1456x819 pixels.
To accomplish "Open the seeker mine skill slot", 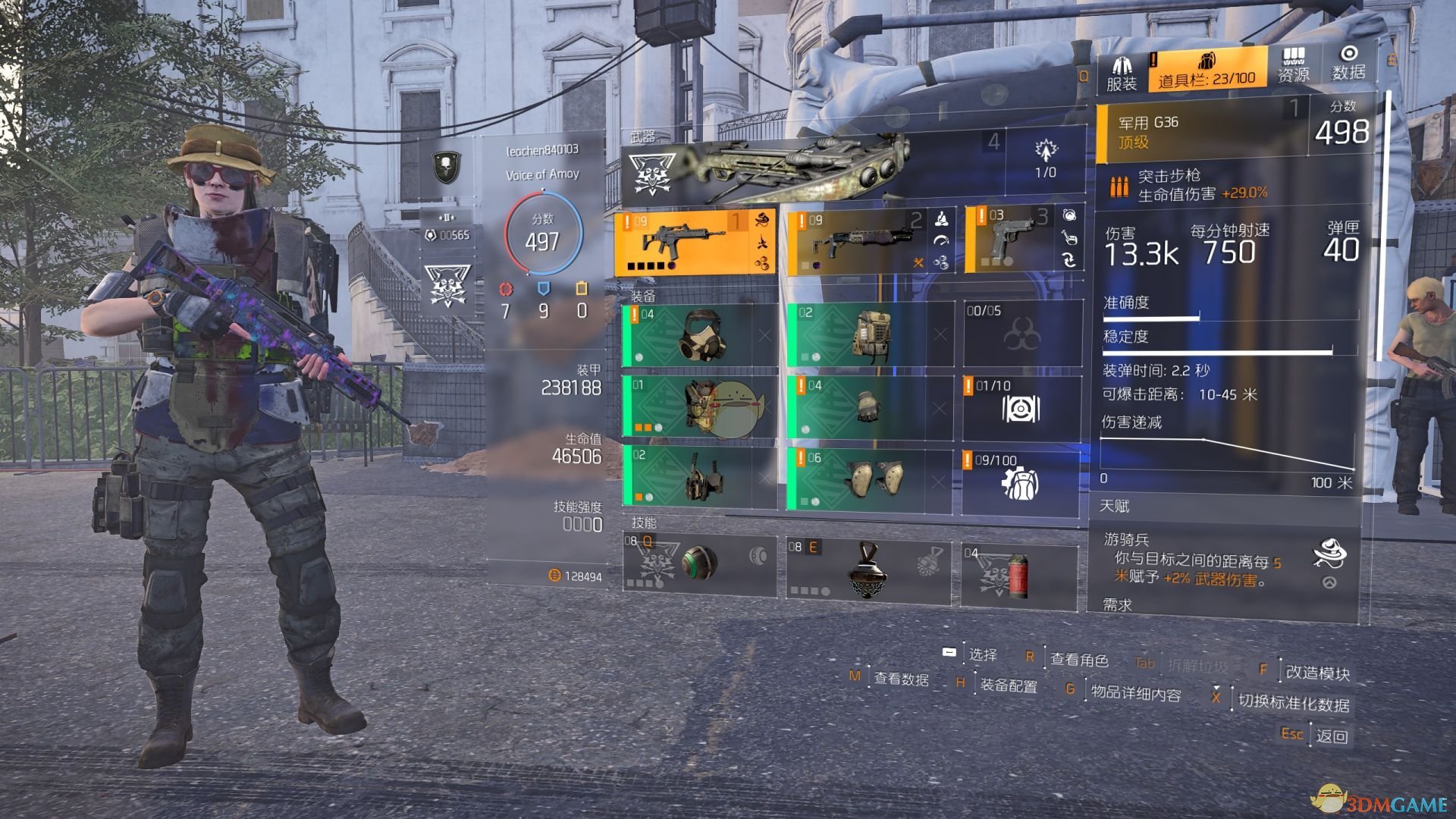I will pos(698,563).
